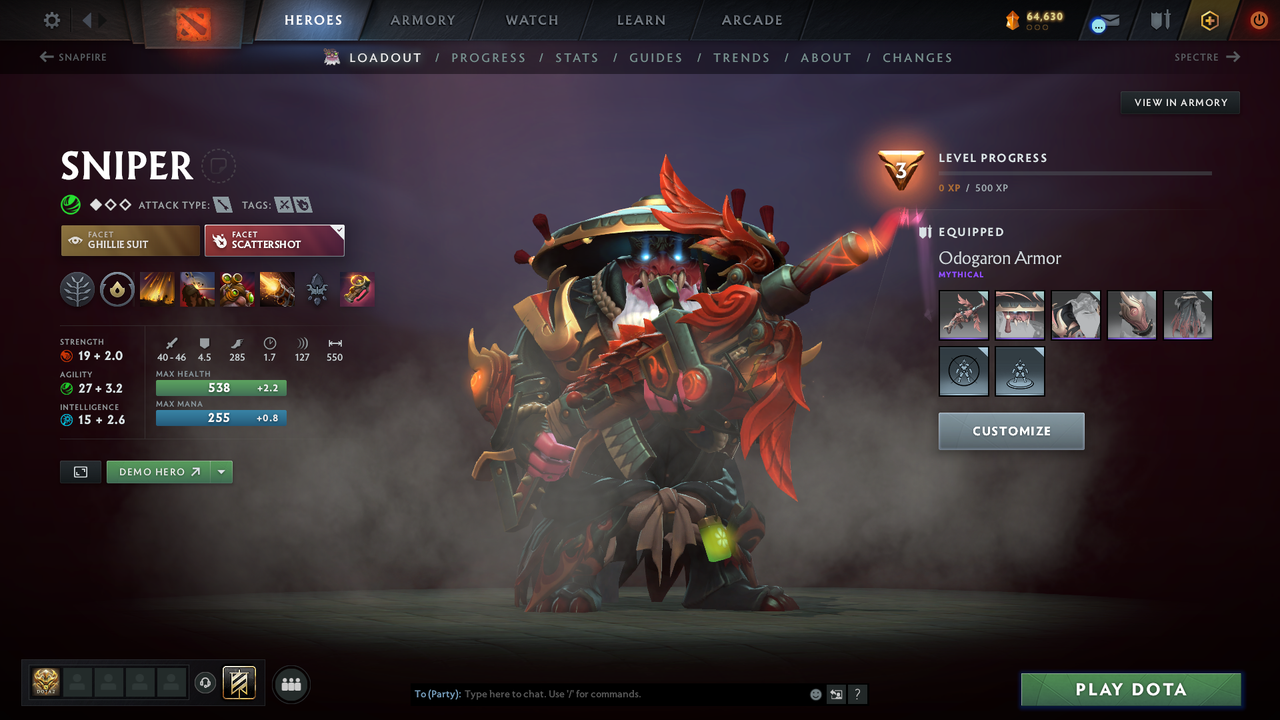Open the Shrapnel ability icon

(x=157, y=289)
